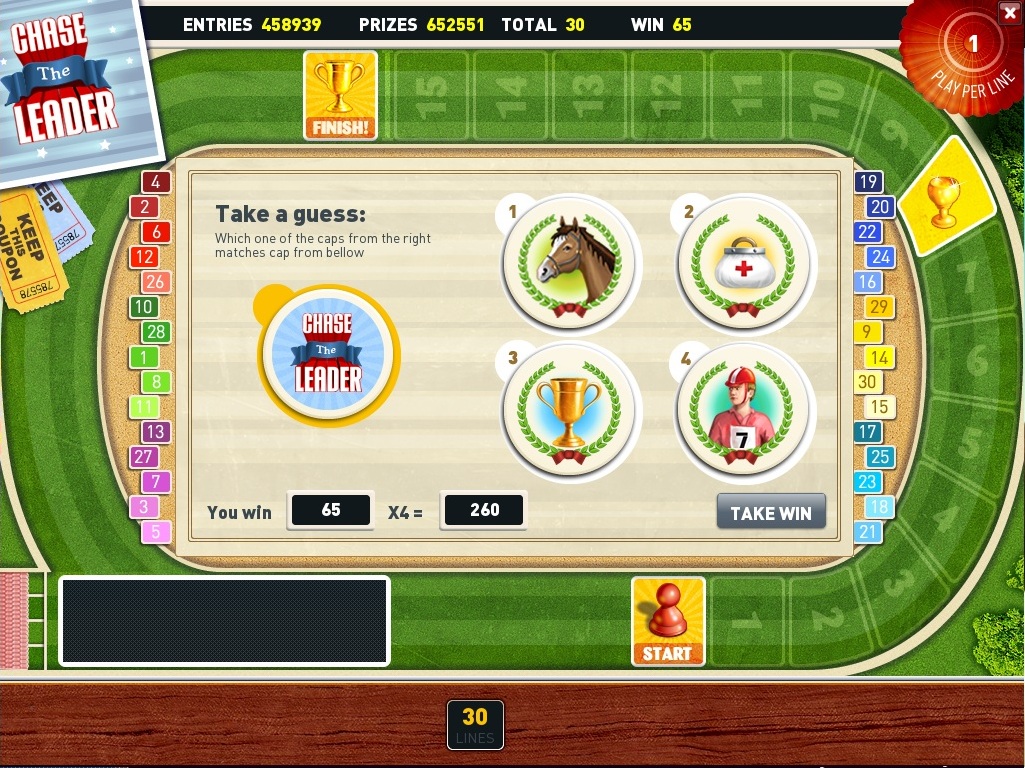Select the golden trophy cap
This screenshot has height=768, width=1025.
[570, 410]
